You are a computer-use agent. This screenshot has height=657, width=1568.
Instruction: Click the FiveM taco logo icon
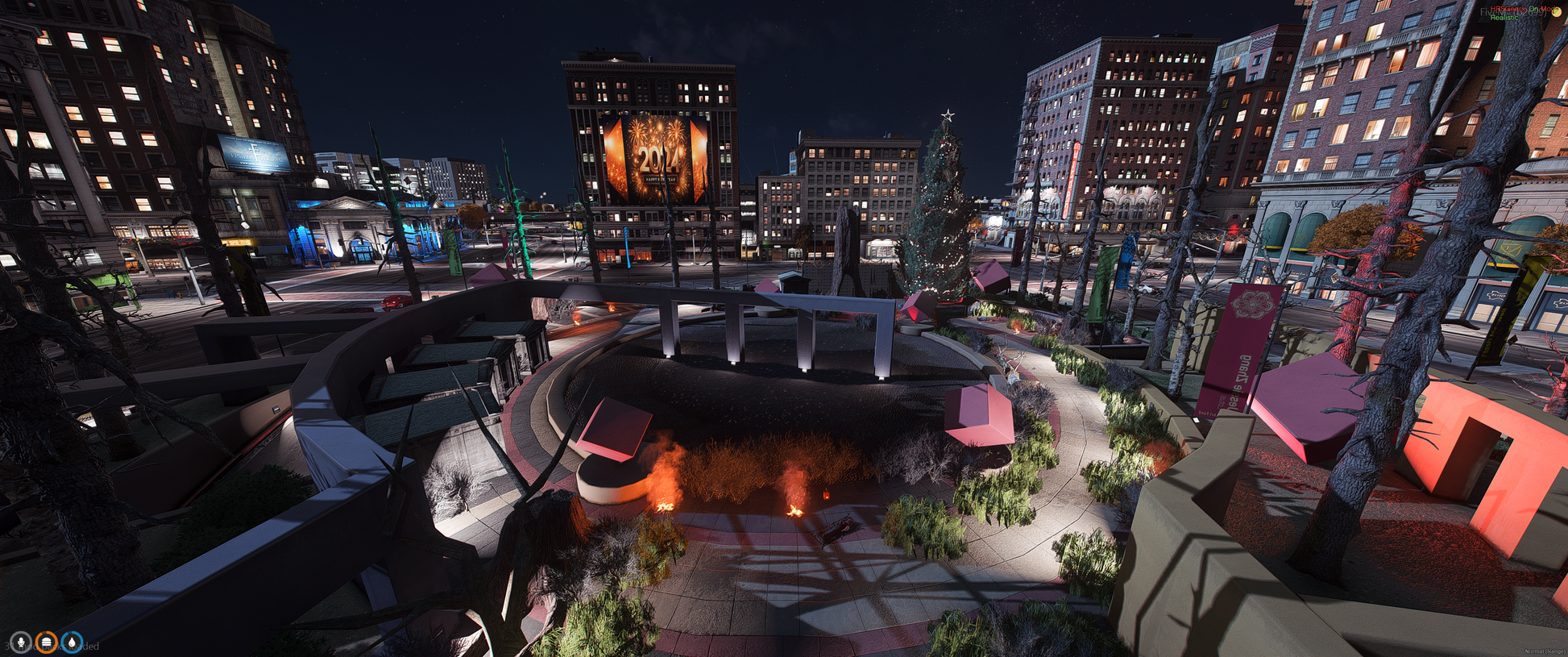(1555, 11)
